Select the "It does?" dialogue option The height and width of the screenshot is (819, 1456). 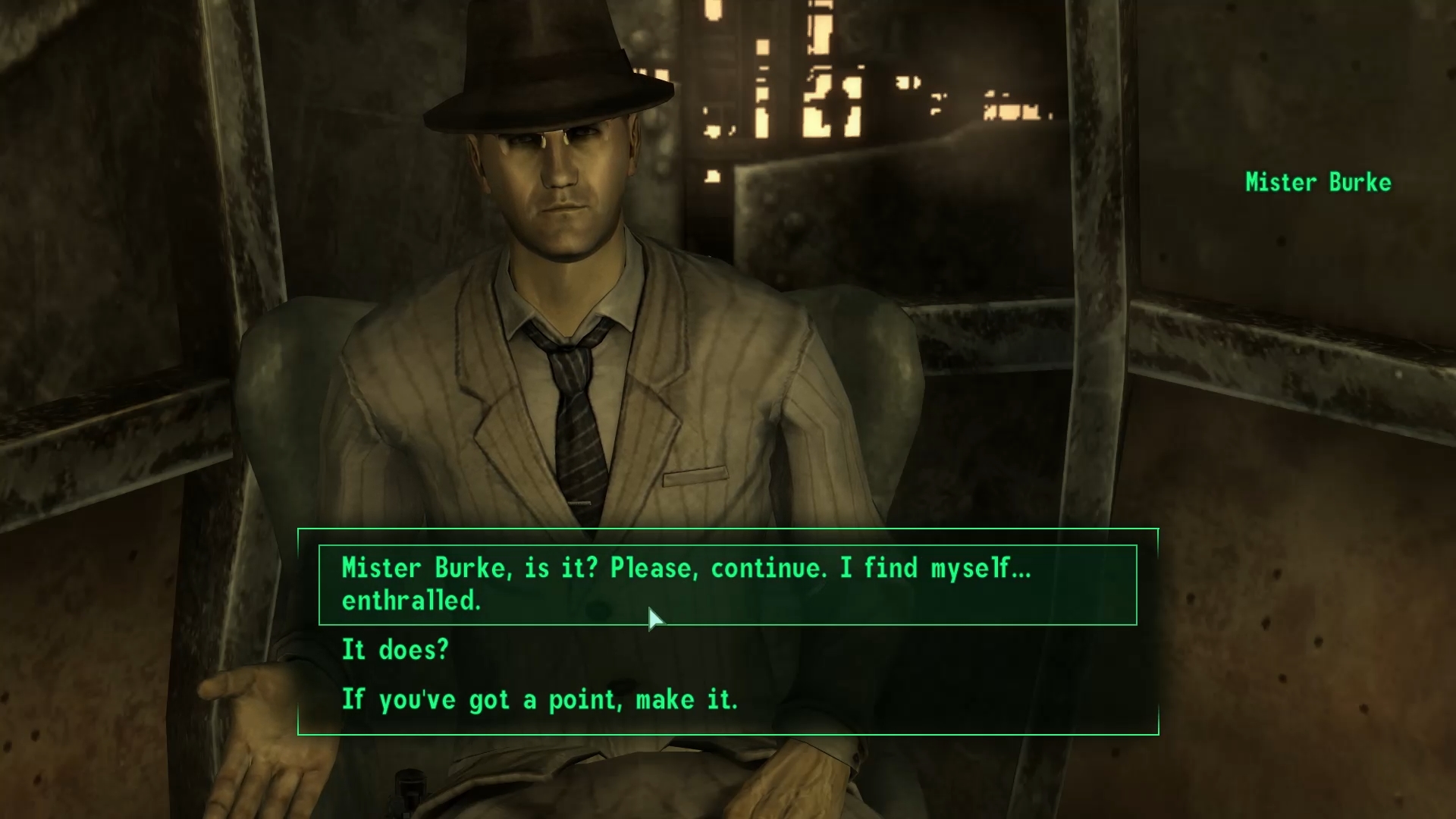pyautogui.click(x=395, y=650)
